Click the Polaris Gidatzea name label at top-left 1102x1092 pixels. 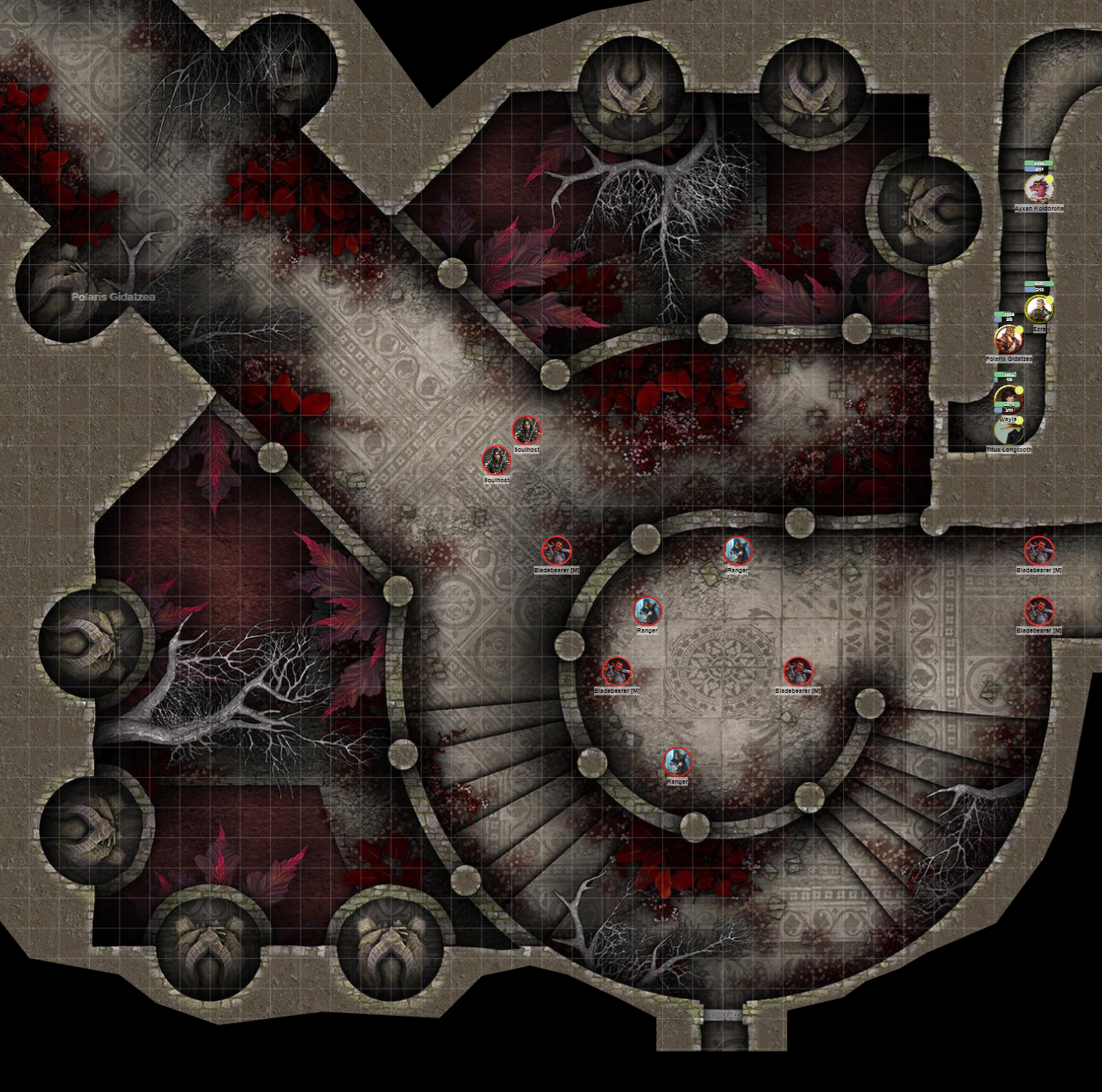coord(113,296)
